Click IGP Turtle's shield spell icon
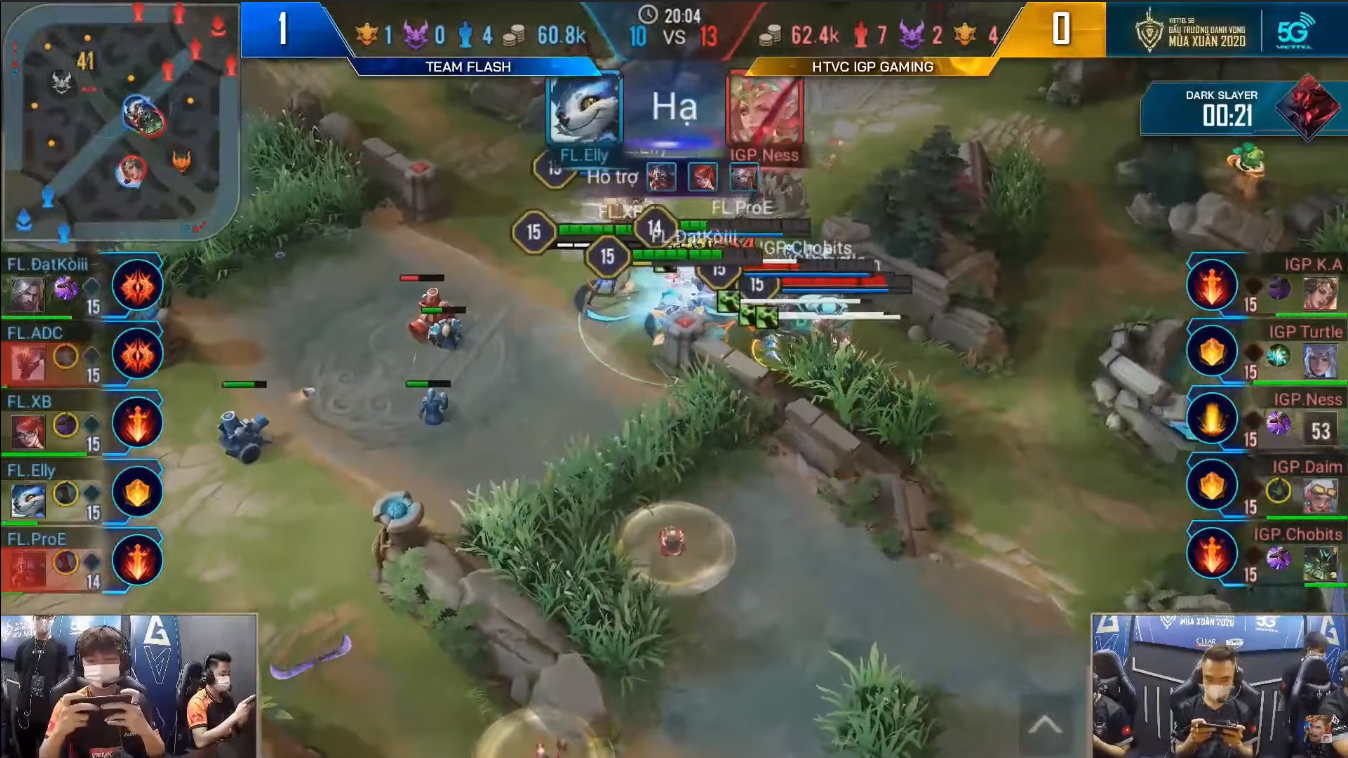The width and height of the screenshot is (1348, 758). point(1212,353)
